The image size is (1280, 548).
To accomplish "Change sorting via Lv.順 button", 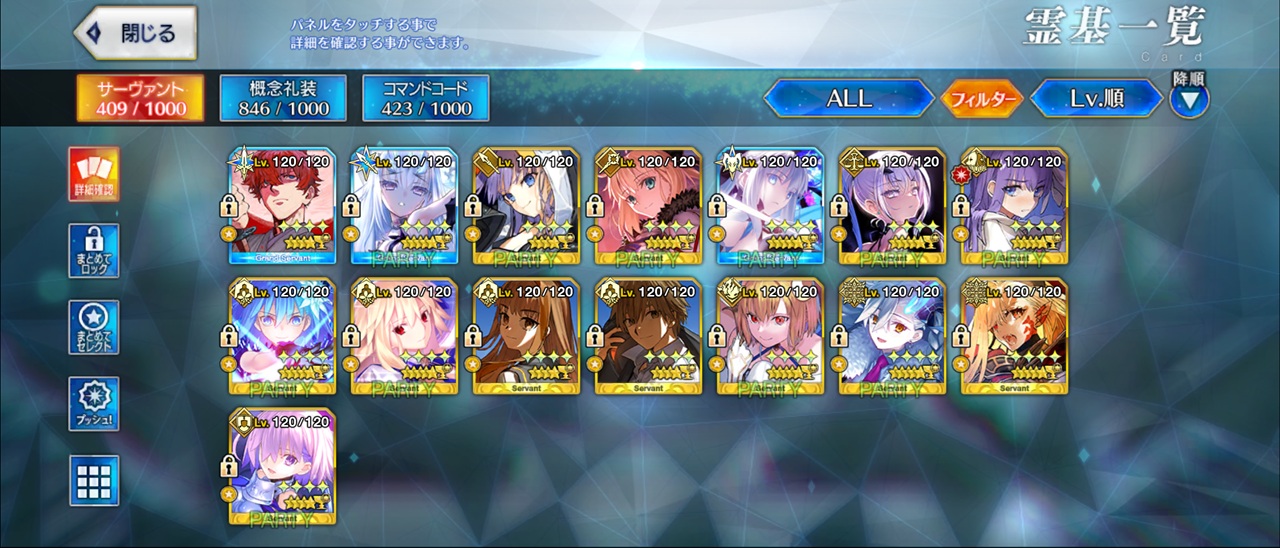I will (1097, 98).
